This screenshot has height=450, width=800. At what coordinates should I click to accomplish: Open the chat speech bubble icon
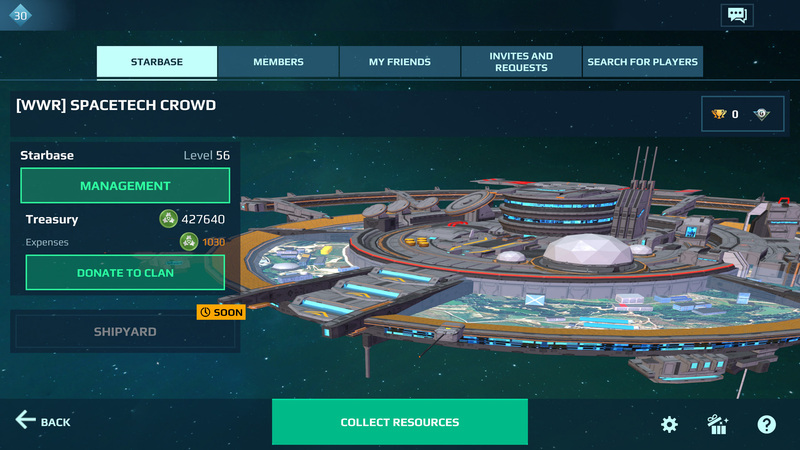pos(736,15)
